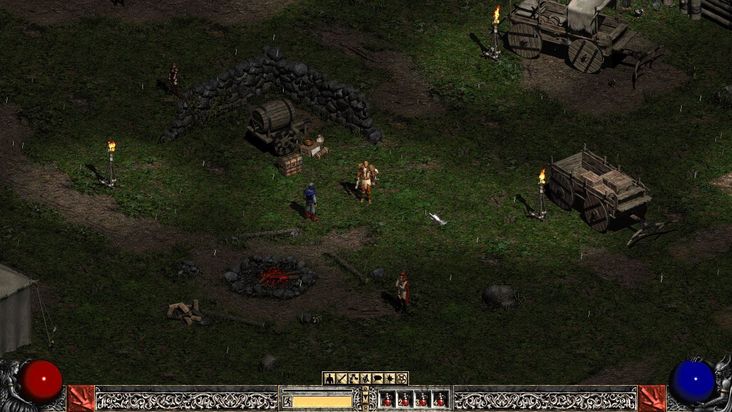
Task: Change the left mouse attack skill
Action: pyautogui.click(x=81, y=398)
